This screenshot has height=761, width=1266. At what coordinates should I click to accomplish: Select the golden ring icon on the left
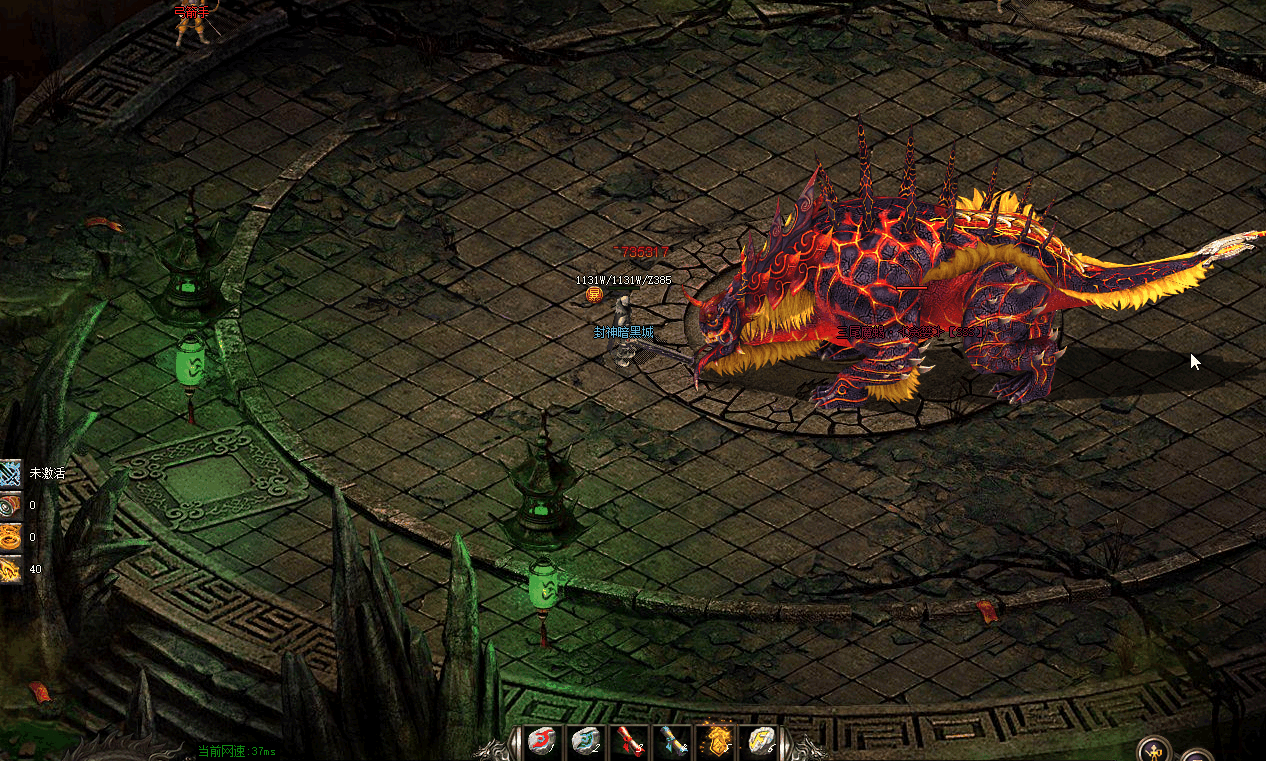[11, 537]
